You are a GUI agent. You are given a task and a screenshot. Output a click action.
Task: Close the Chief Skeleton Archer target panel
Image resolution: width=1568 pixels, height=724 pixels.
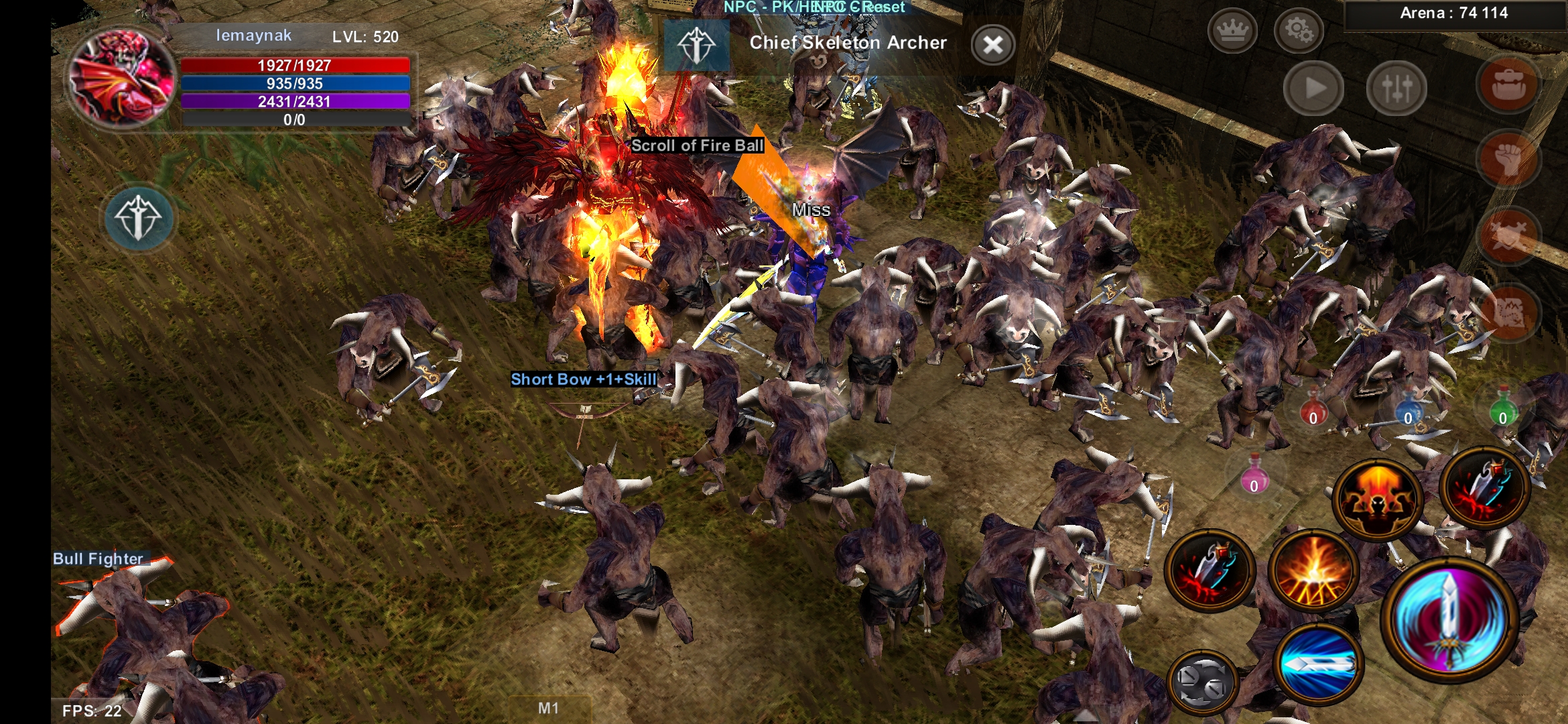(992, 46)
